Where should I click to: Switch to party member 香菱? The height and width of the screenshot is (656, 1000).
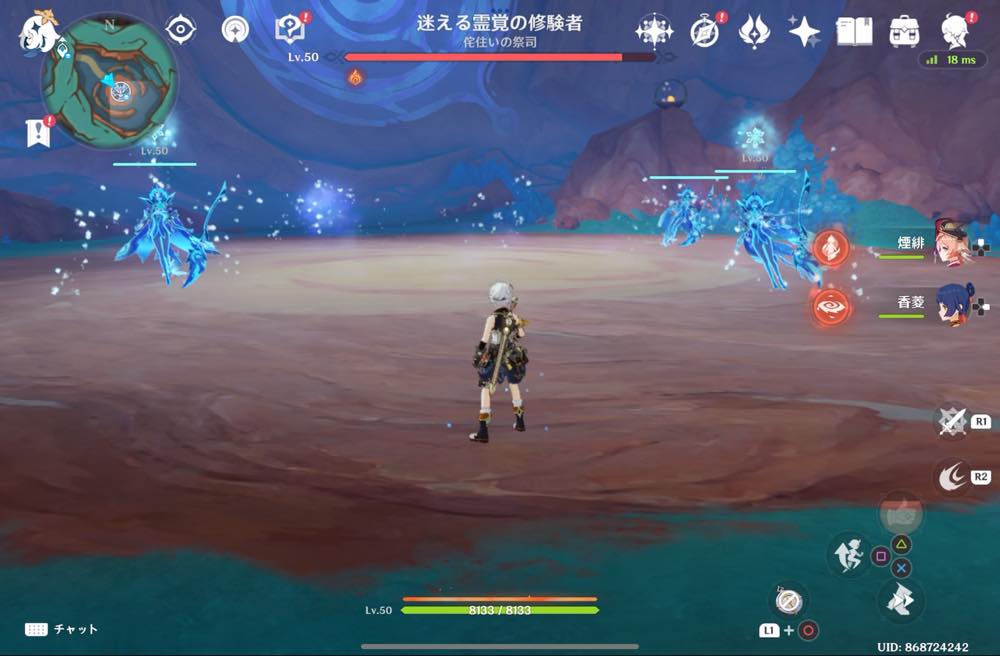[948, 303]
